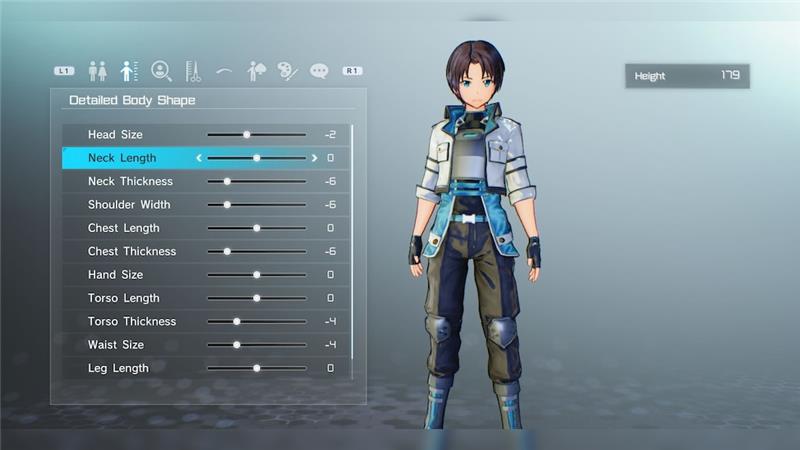Screen dimensions: 800x450
Task: Select the Waist Size row
Action: [x=116, y=345]
